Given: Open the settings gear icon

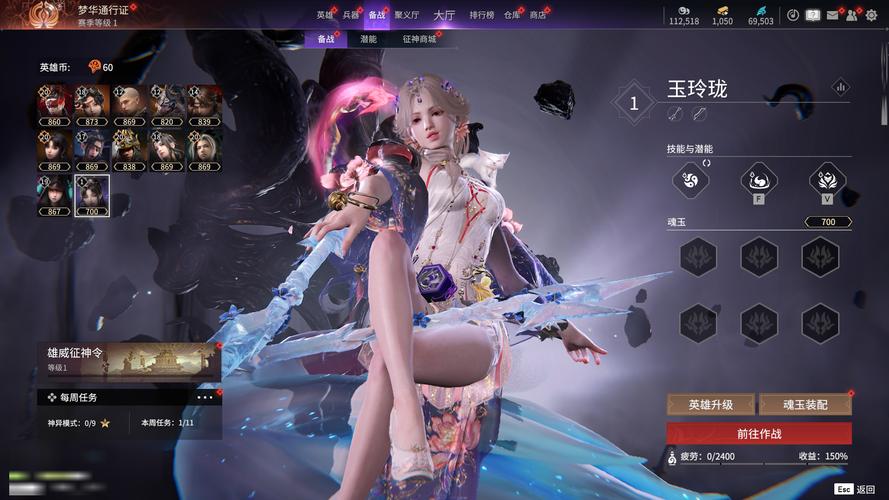Looking at the screenshot, I should (x=870, y=15).
